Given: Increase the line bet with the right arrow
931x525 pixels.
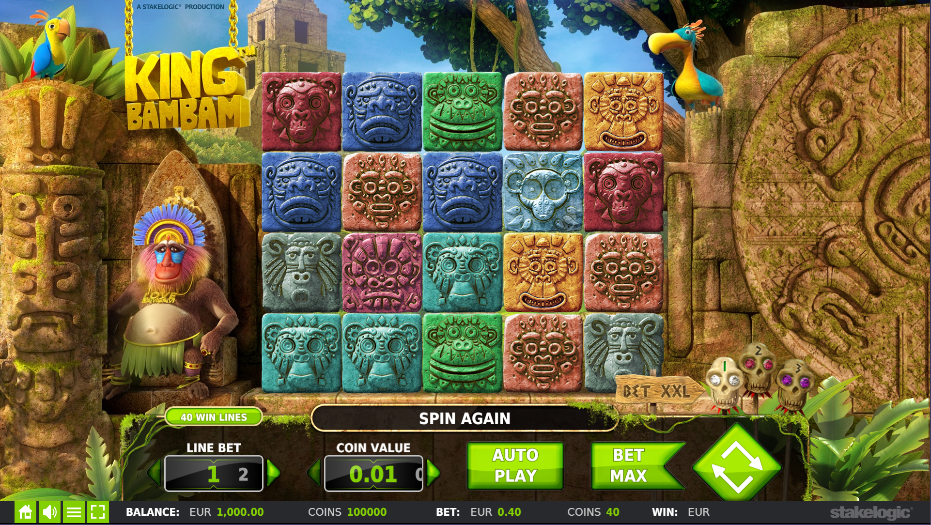Looking at the screenshot, I should [x=274, y=473].
